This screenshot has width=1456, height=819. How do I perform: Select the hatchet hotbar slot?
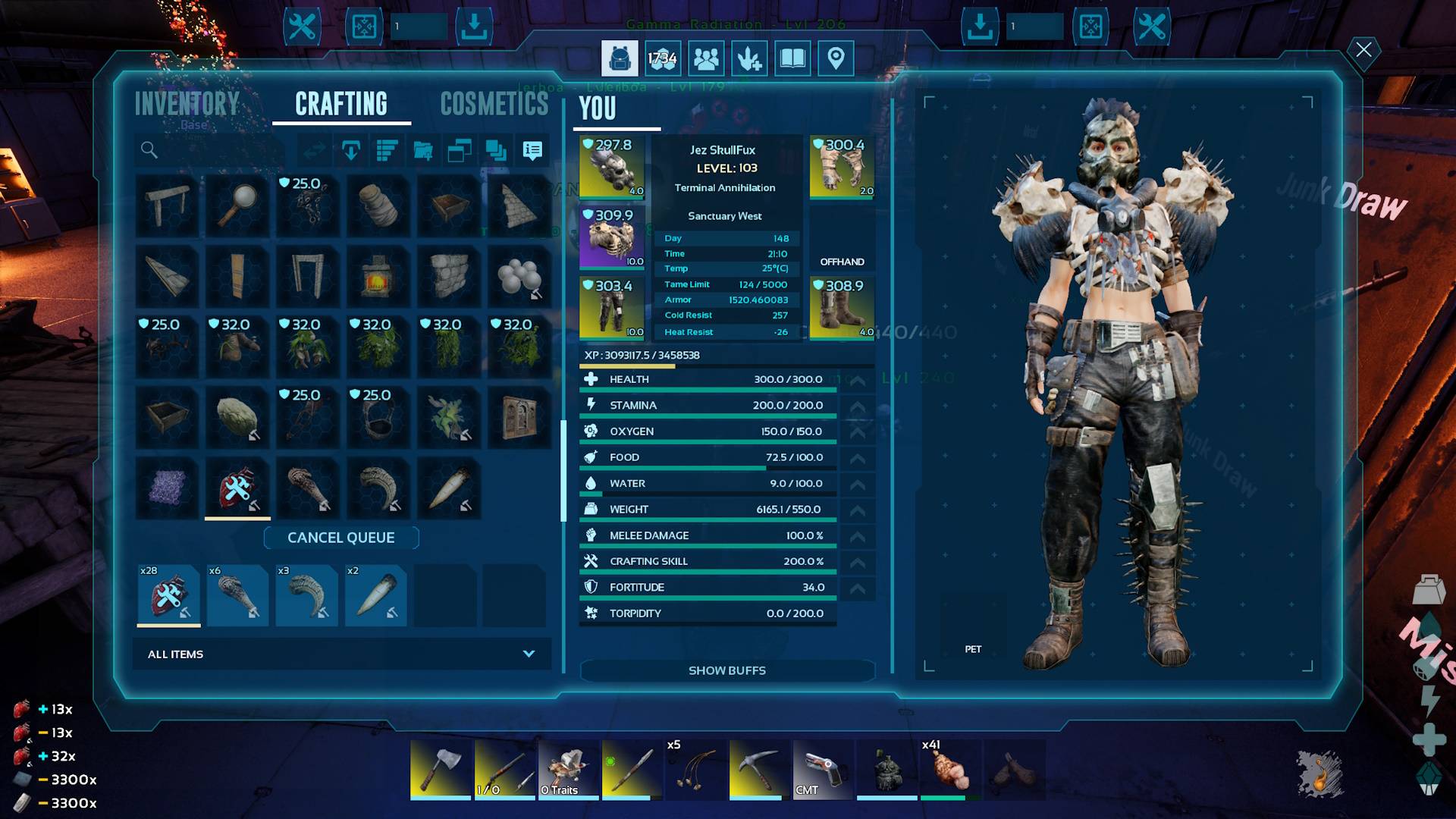click(441, 769)
